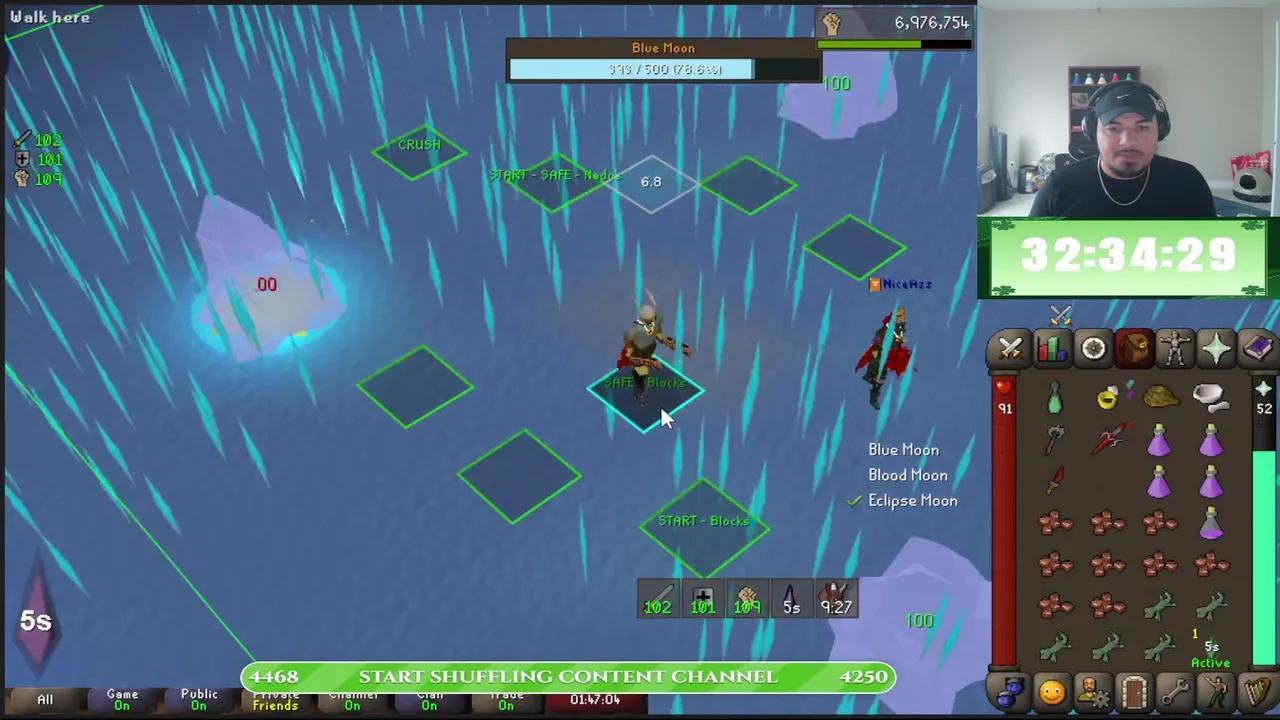The image size is (1280, 720).
Task: Open the Quest journal compass tab
Action: point(1092,347)
